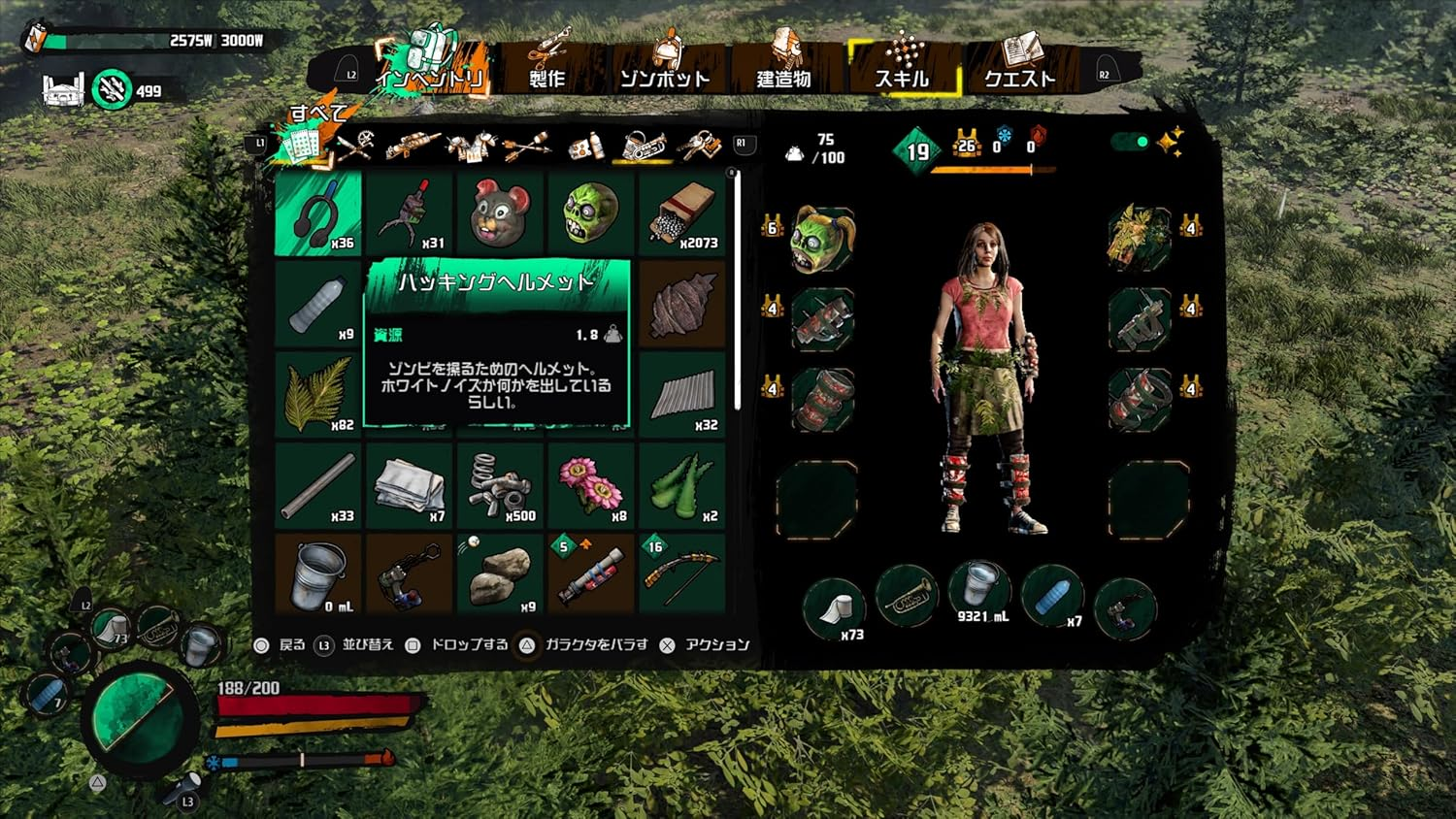Select the green zombie mask item
Screen dimensions: 1456x819
(x=590, y=209)
